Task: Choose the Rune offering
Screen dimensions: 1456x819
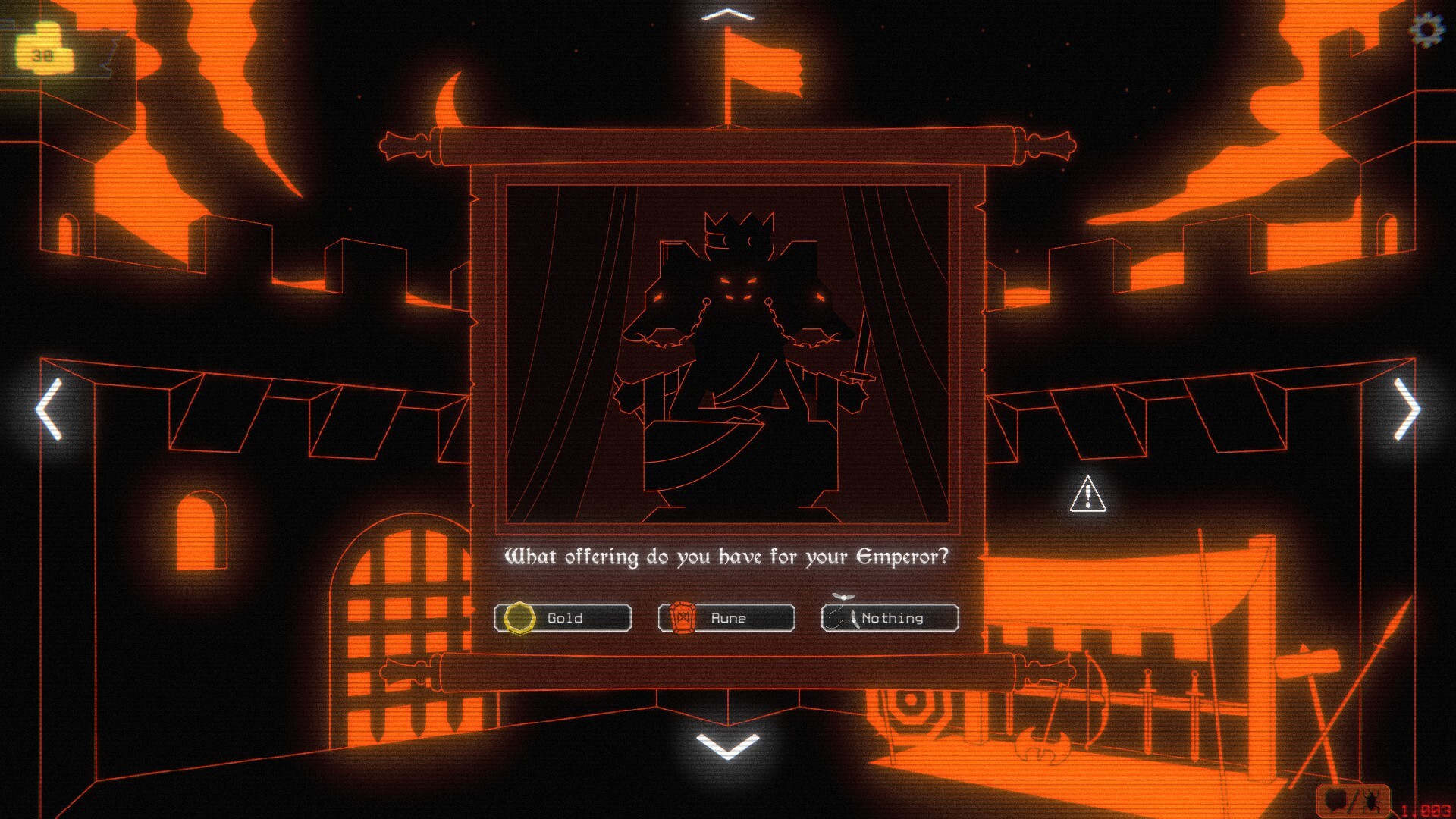Action: coord(726,618)
